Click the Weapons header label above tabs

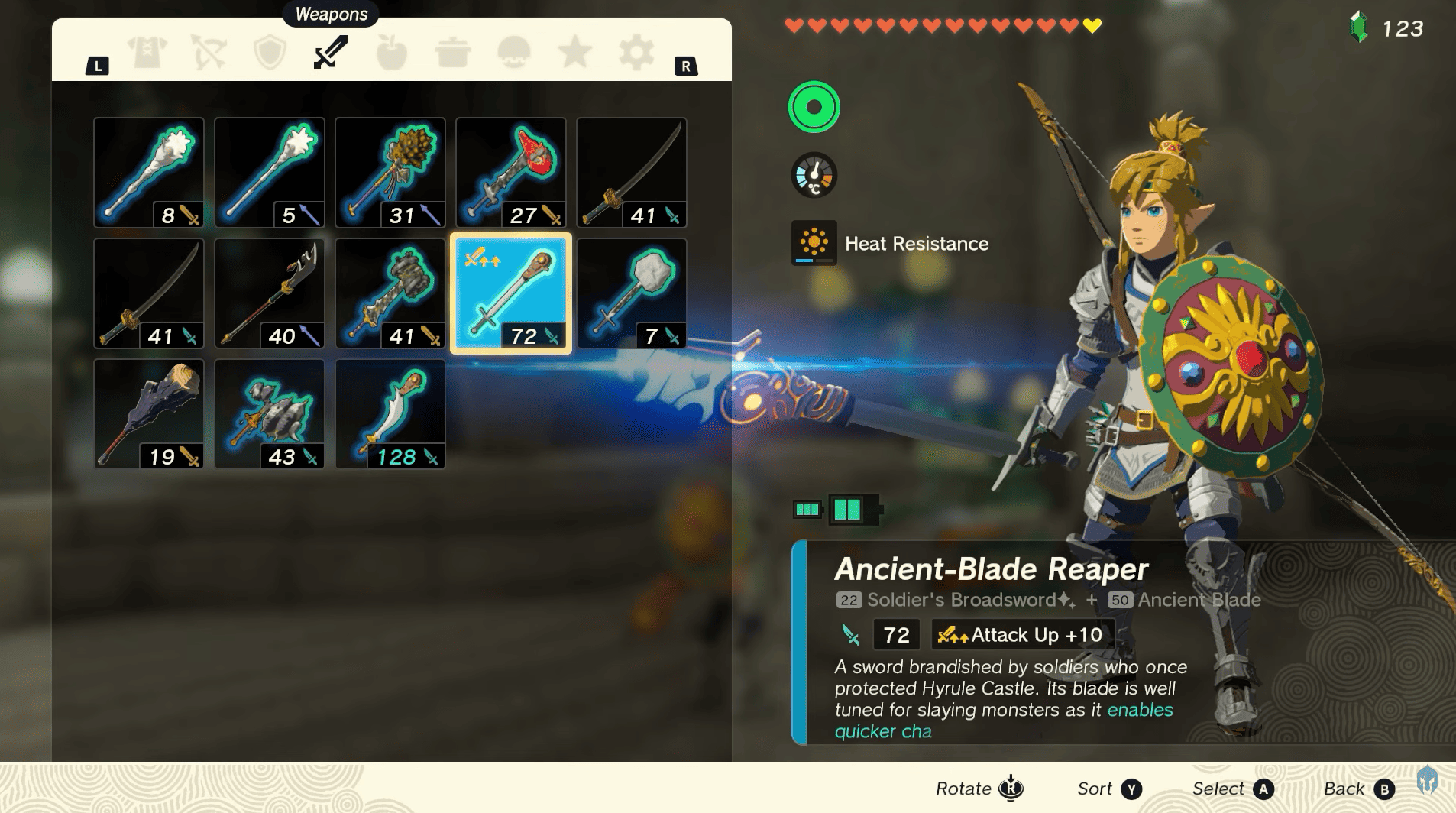point(330,14)
